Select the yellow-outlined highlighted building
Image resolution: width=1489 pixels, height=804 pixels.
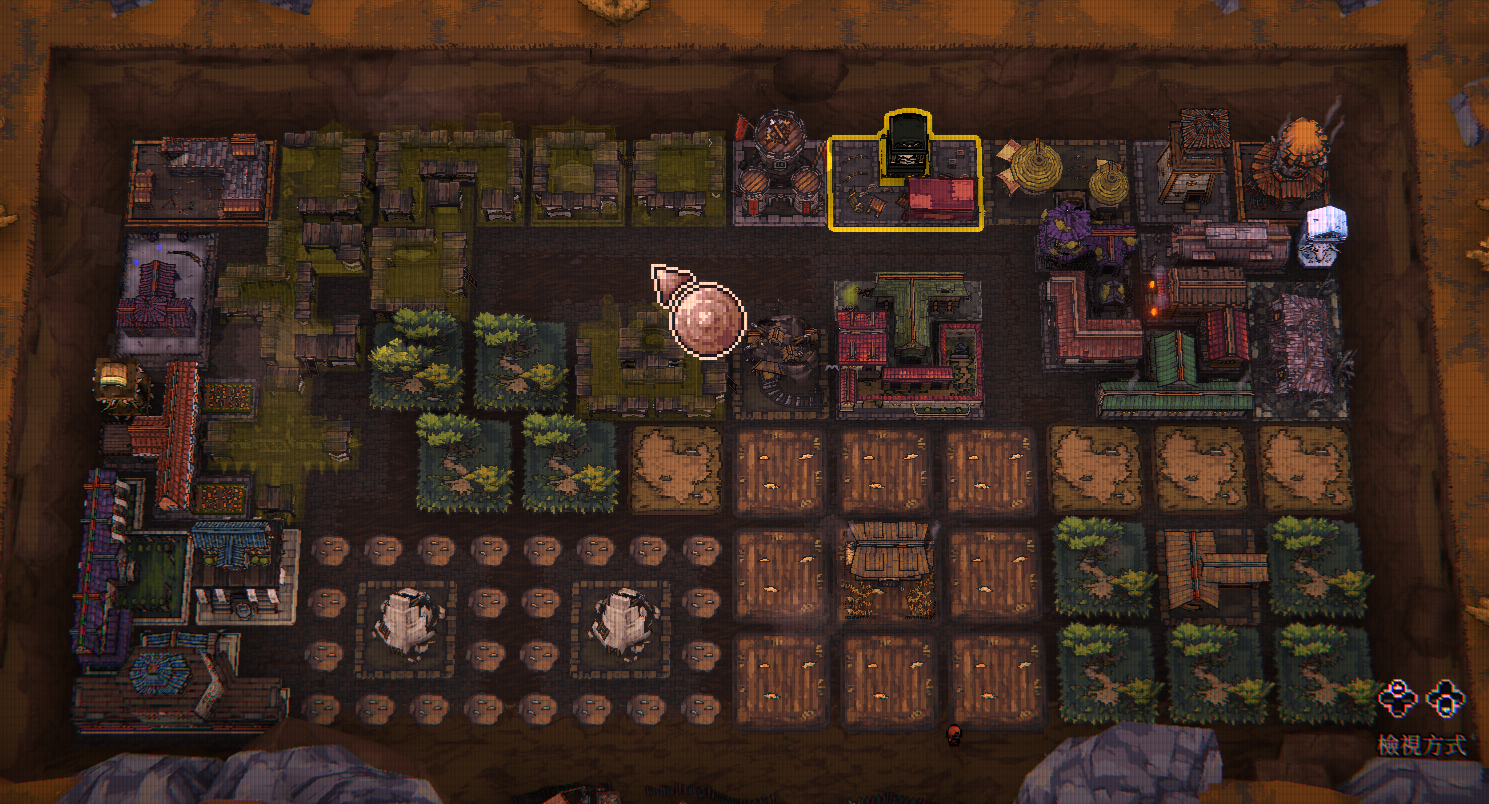[905, 182]
